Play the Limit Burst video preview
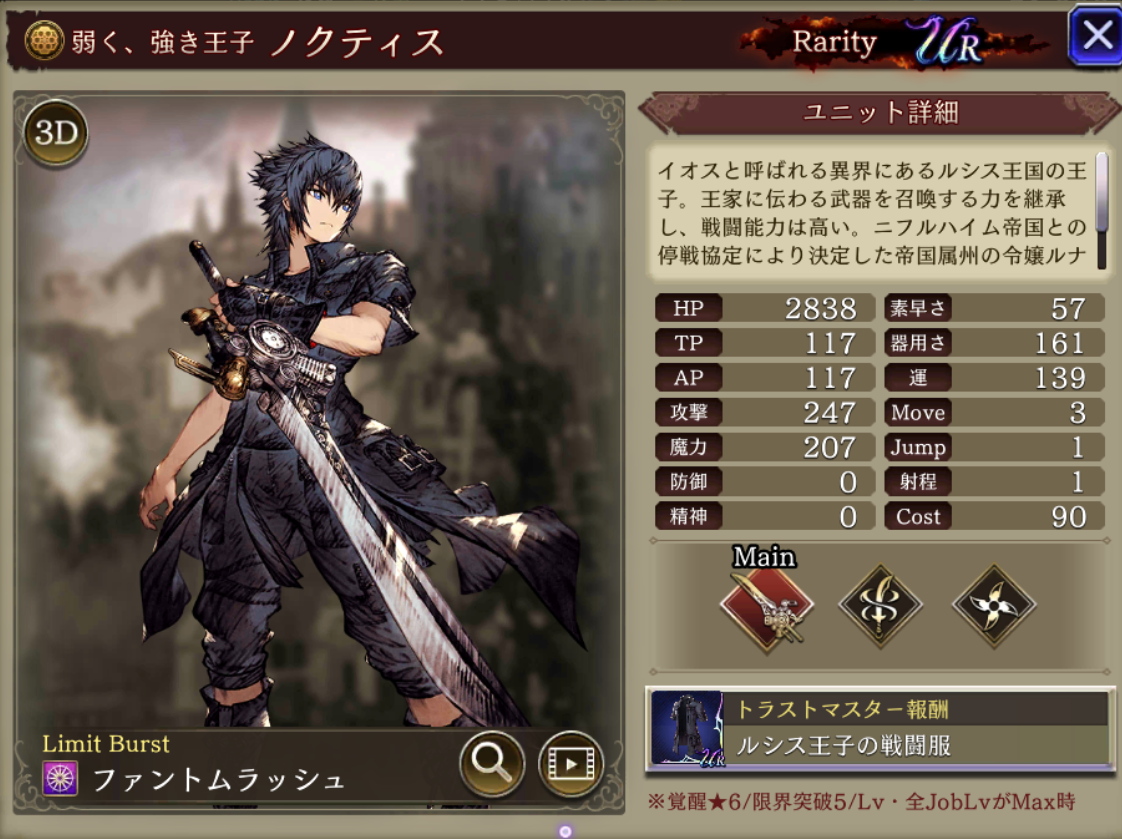This screenshot has height=839, width=1122. tap(571, 764)
